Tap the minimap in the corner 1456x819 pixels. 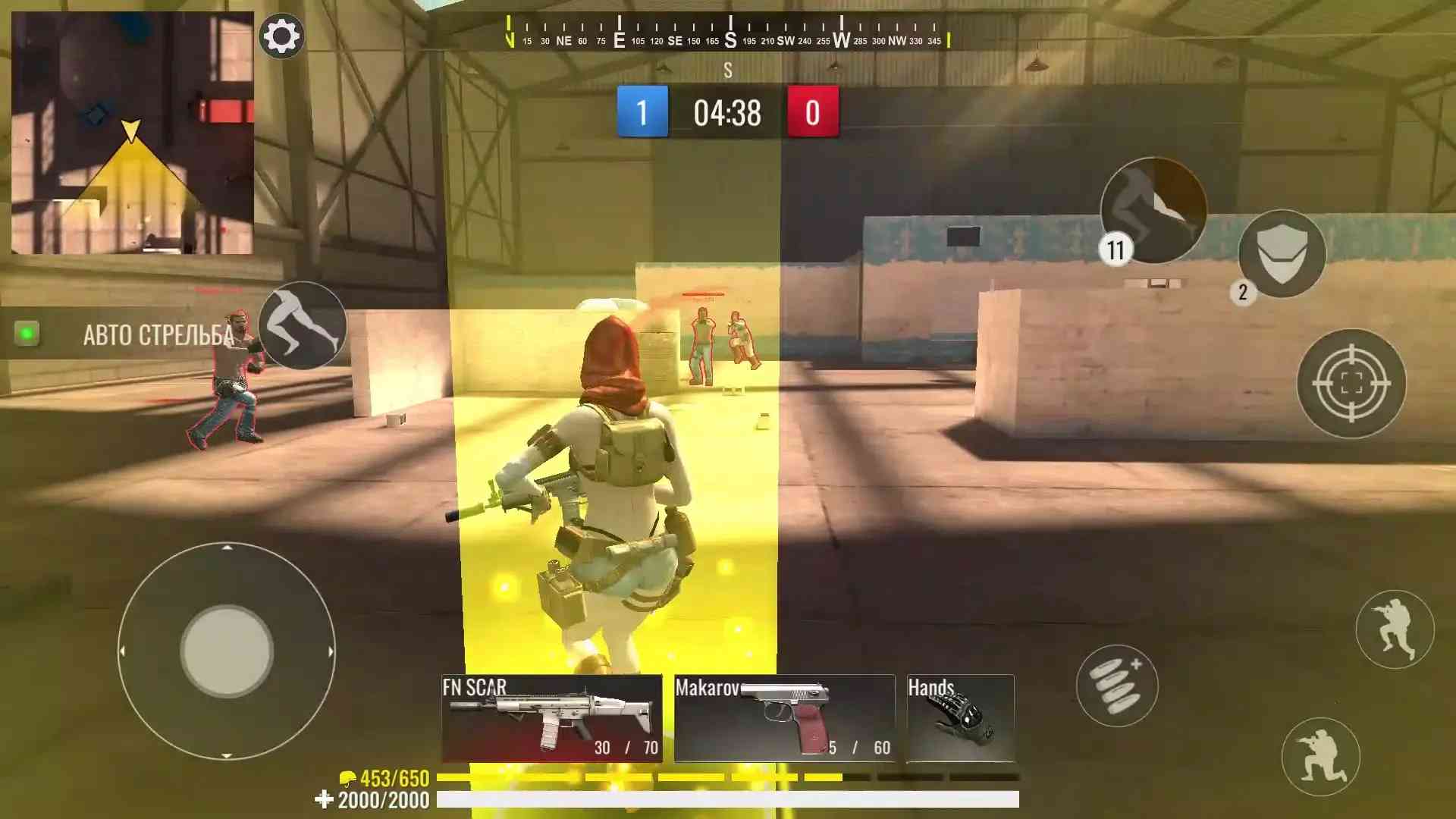point(133,133)
